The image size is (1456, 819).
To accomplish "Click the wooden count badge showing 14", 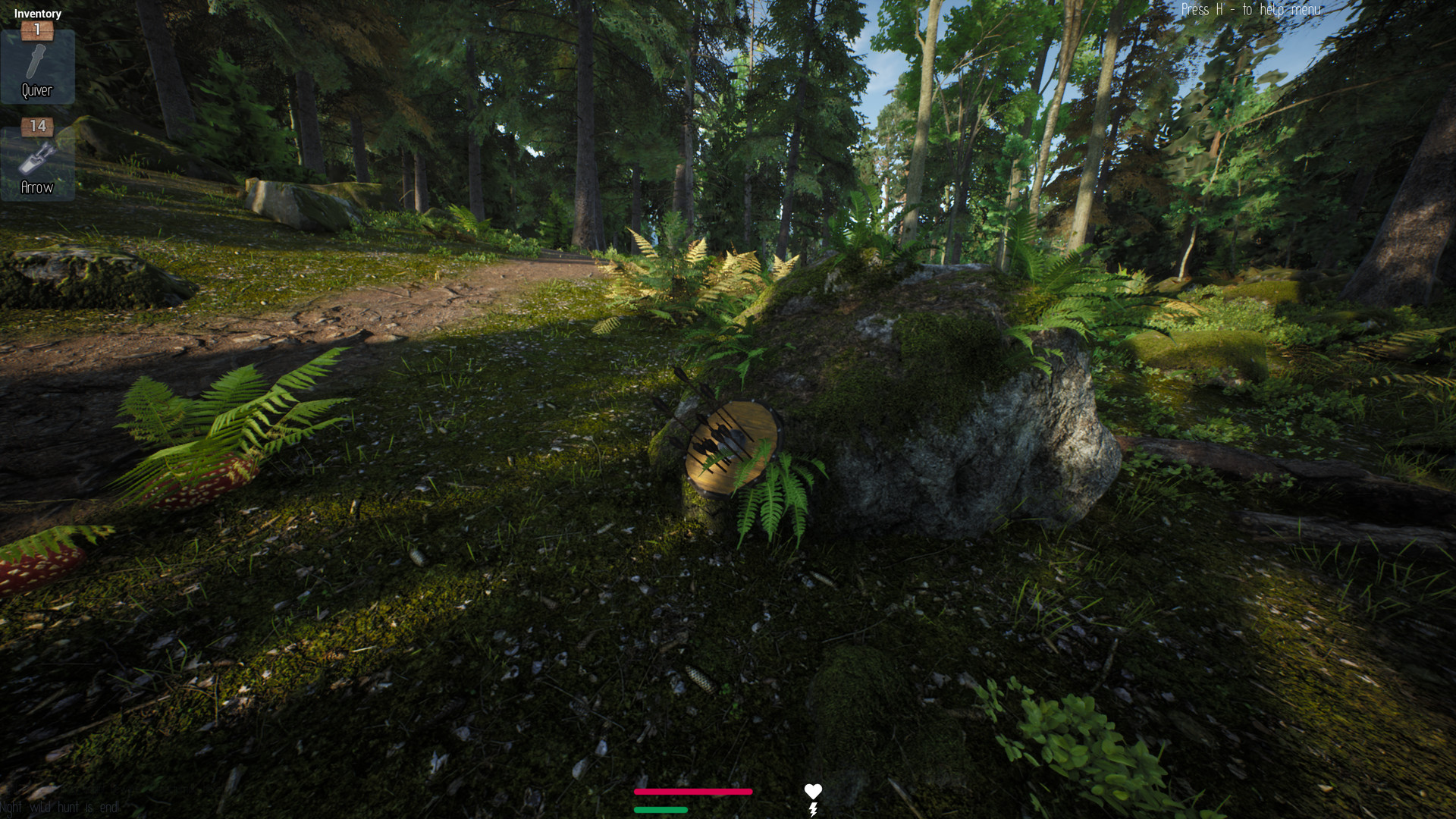I will [x=38, y=127].
